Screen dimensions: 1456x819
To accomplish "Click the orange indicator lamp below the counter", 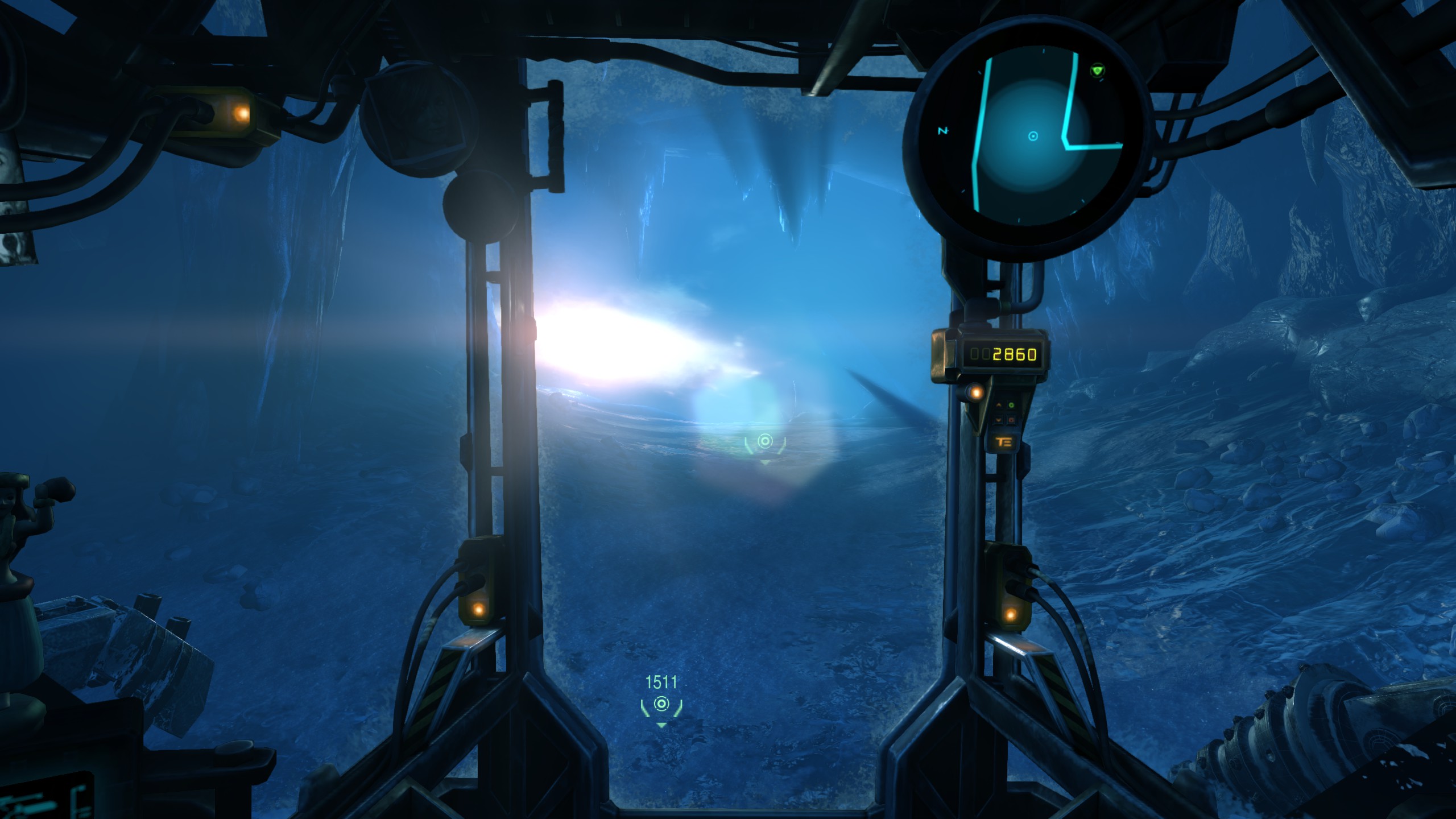I will pos(975,392).
